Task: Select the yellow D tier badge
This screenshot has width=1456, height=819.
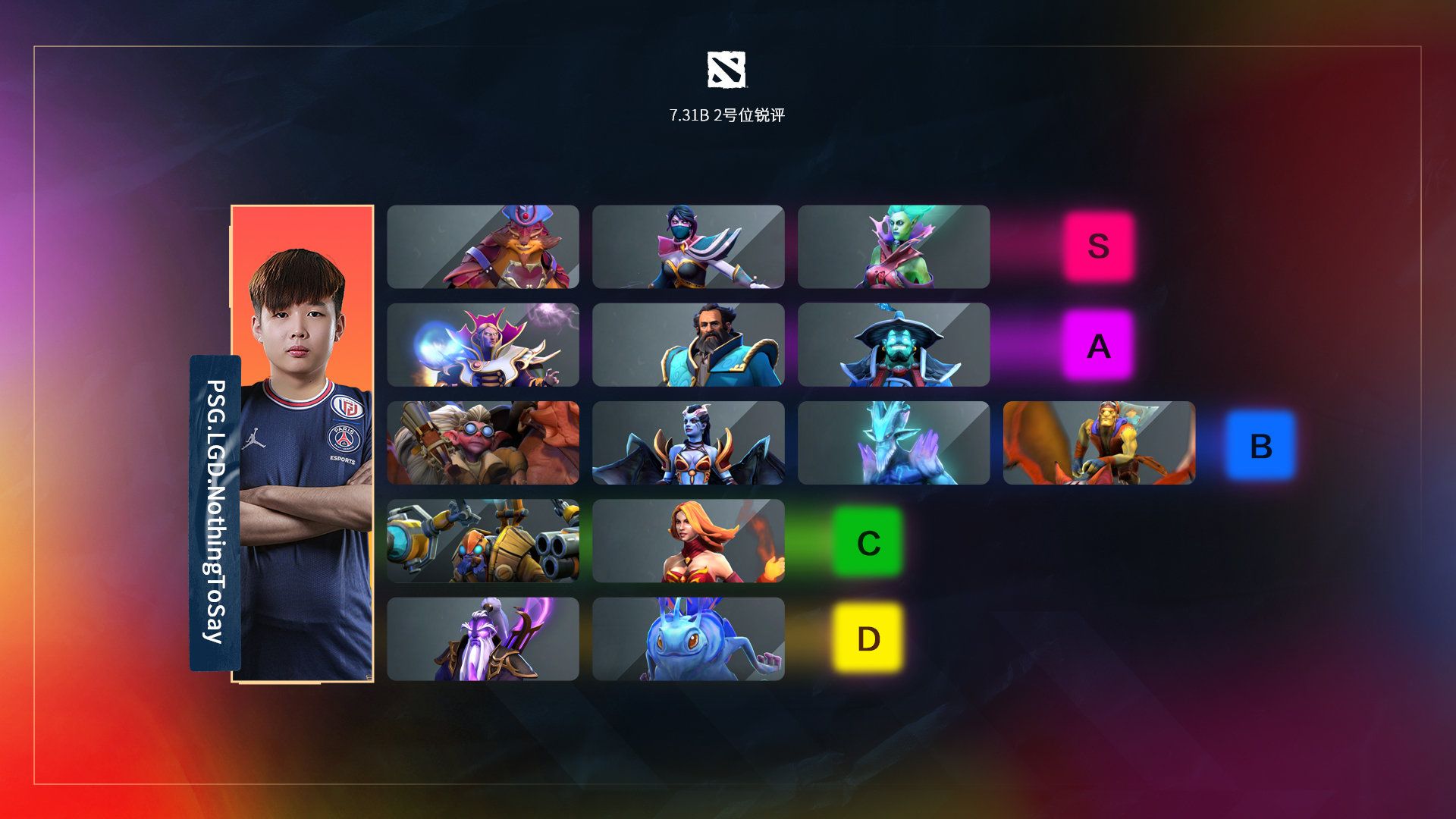Action: pos(868,639)
